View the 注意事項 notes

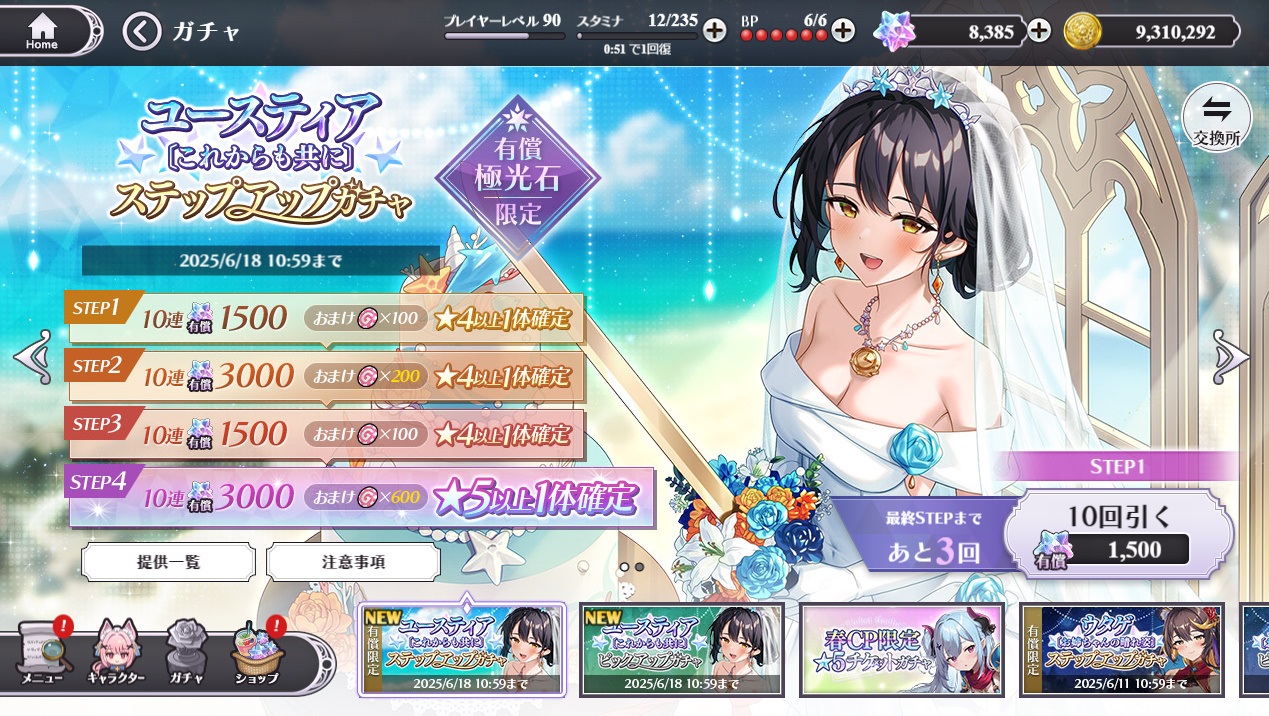tap(353, 562)
